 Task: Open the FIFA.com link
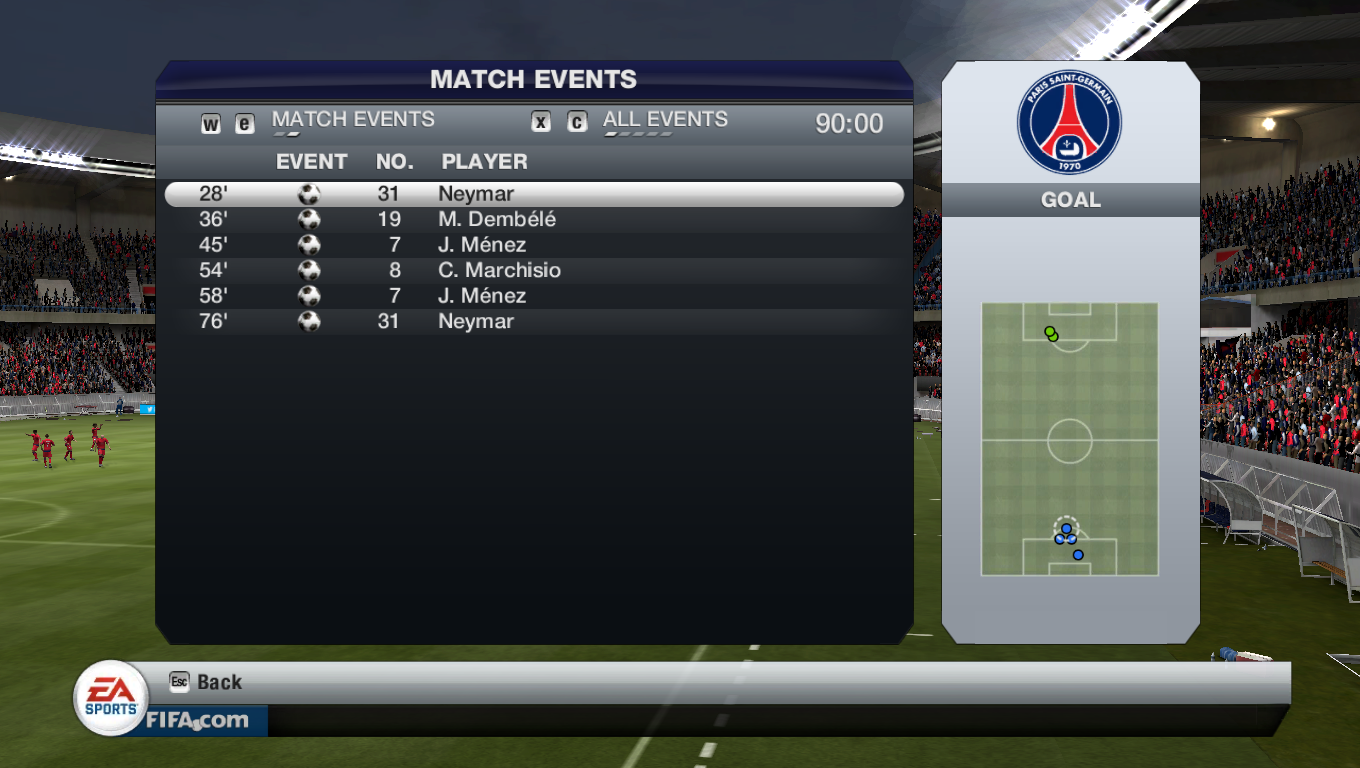pos(198,720)
